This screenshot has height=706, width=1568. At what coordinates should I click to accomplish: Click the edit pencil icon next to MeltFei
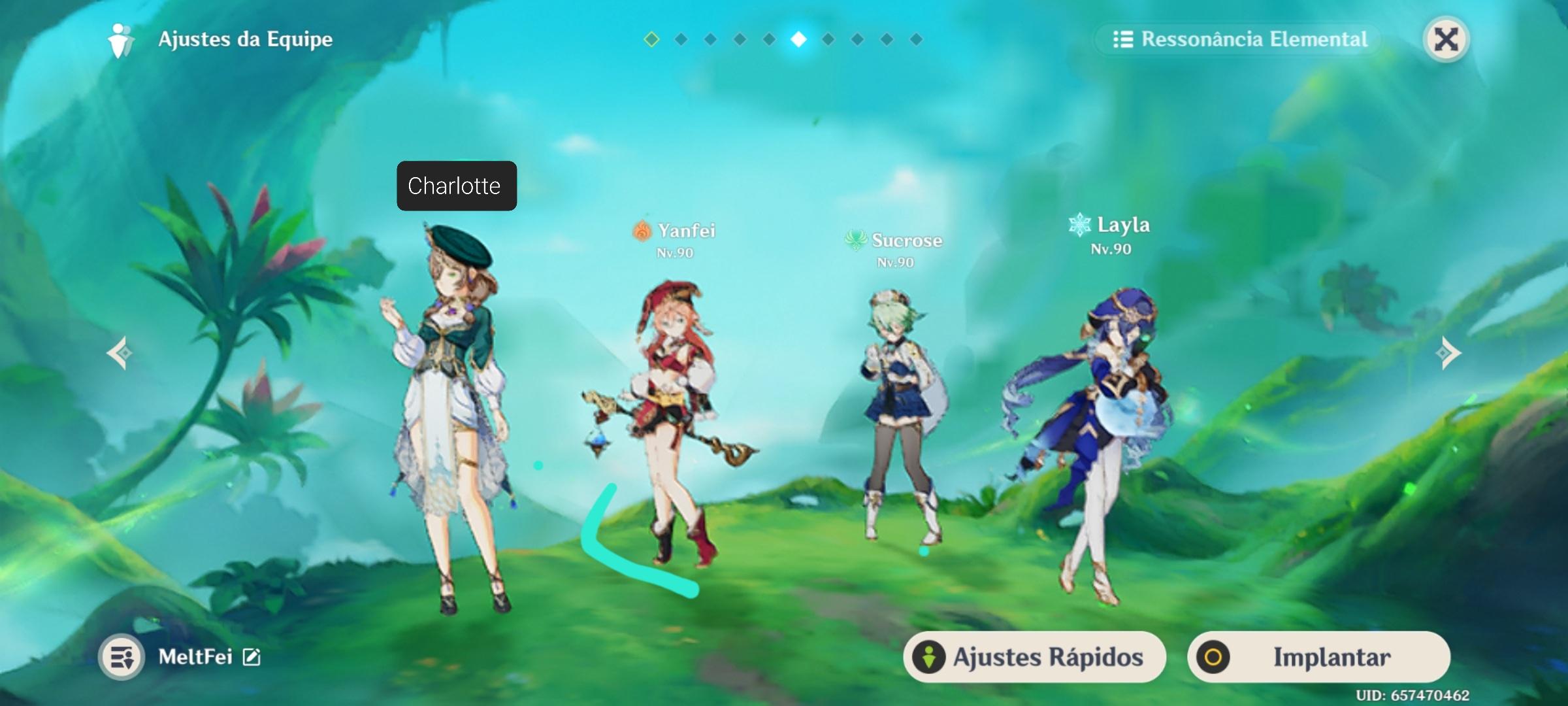[x=250, y=658]
